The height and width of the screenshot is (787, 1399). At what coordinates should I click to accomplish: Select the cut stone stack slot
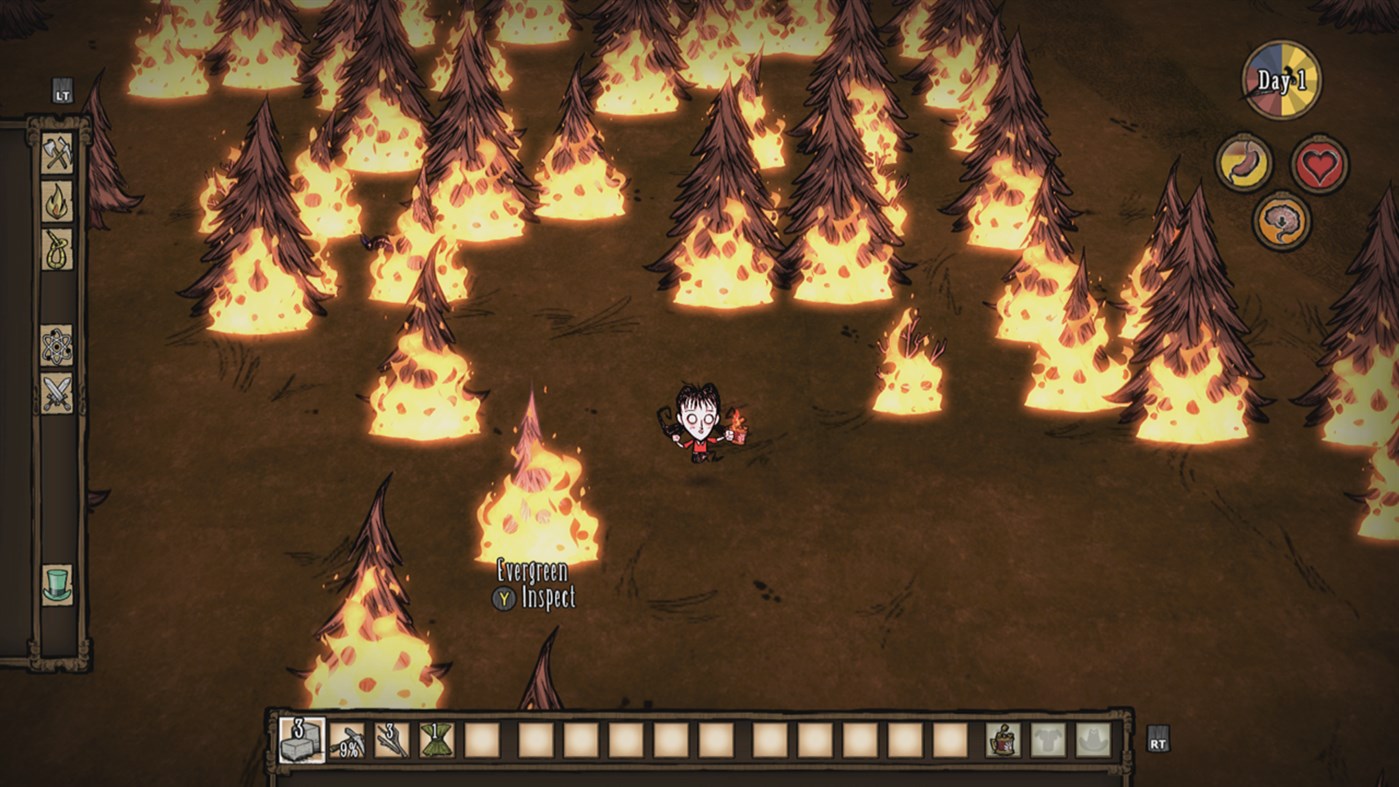click(x=301, y=741)
